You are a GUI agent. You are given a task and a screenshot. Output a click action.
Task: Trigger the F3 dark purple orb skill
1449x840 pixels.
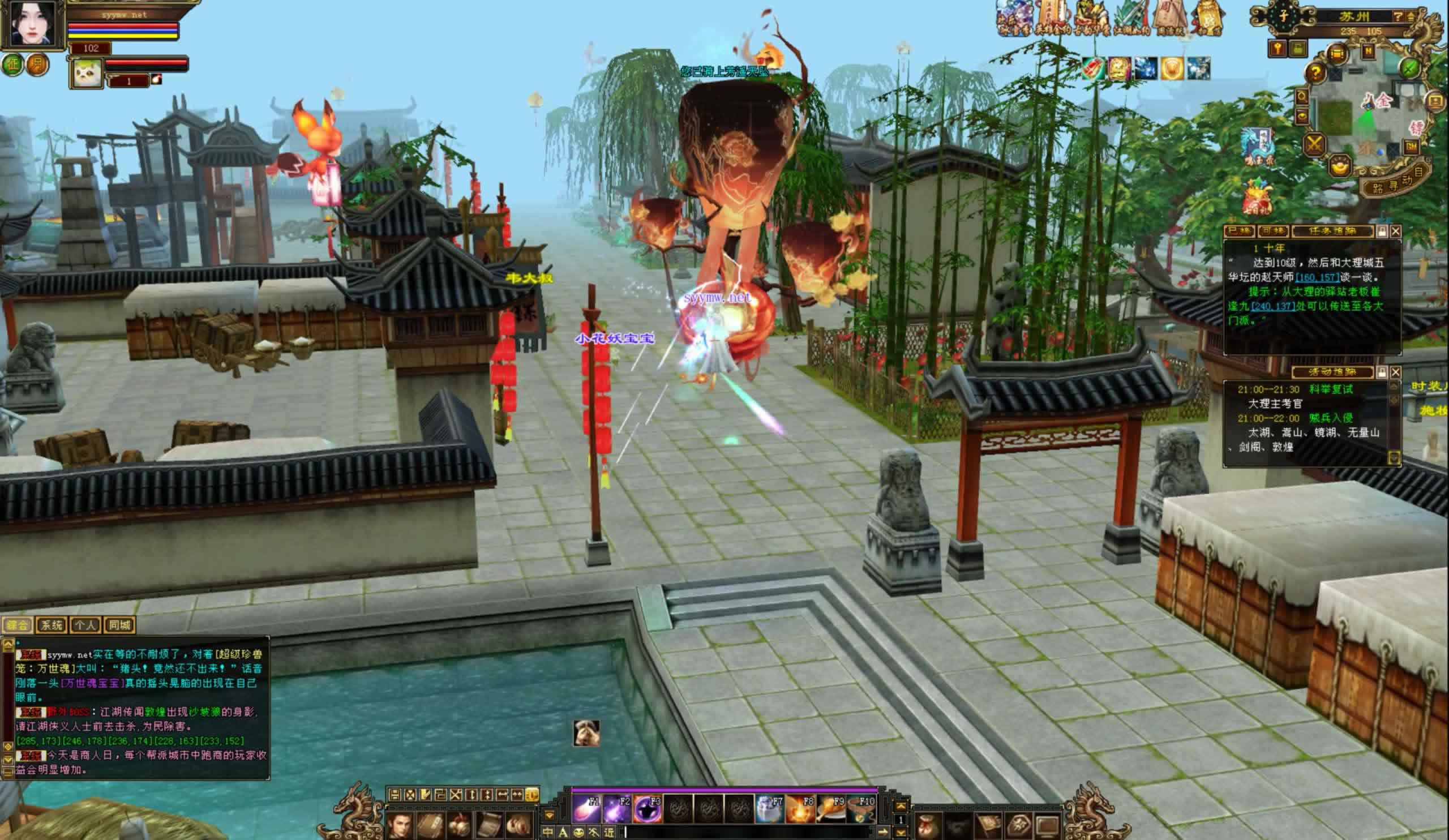[648, 810]
